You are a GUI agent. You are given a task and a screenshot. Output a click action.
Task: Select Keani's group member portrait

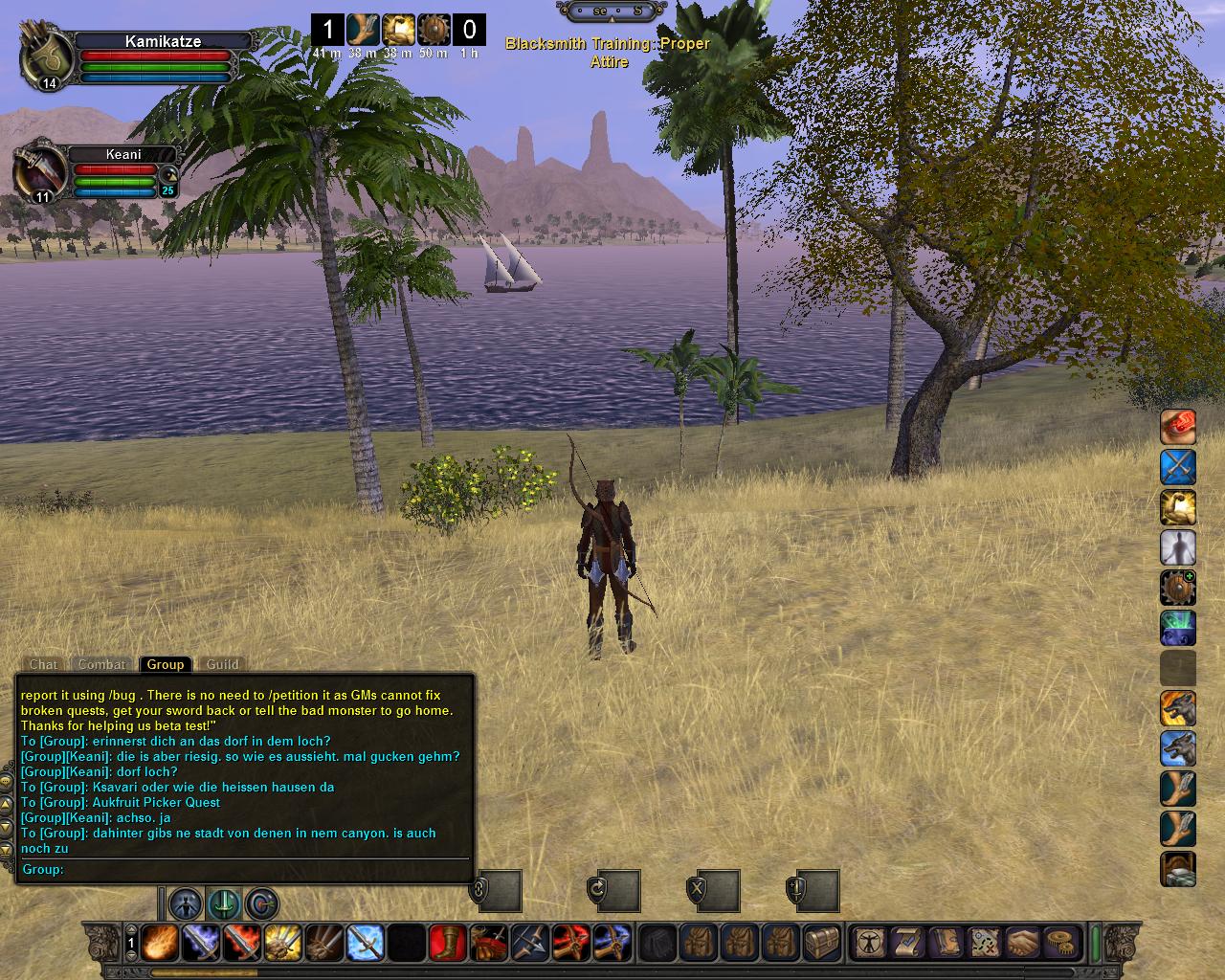[x=38, y=172]
